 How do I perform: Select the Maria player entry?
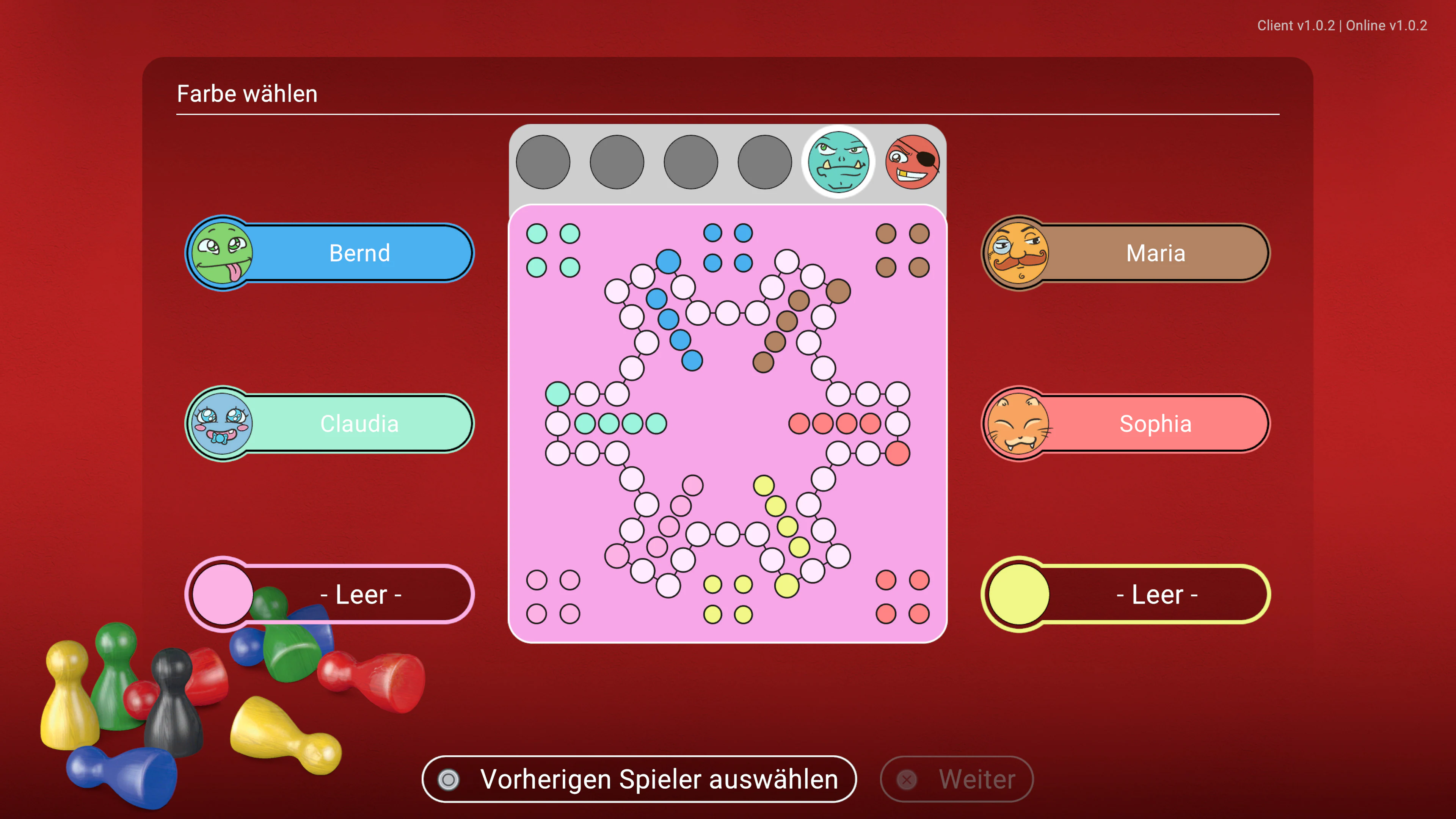click(x=1155, y=253)
